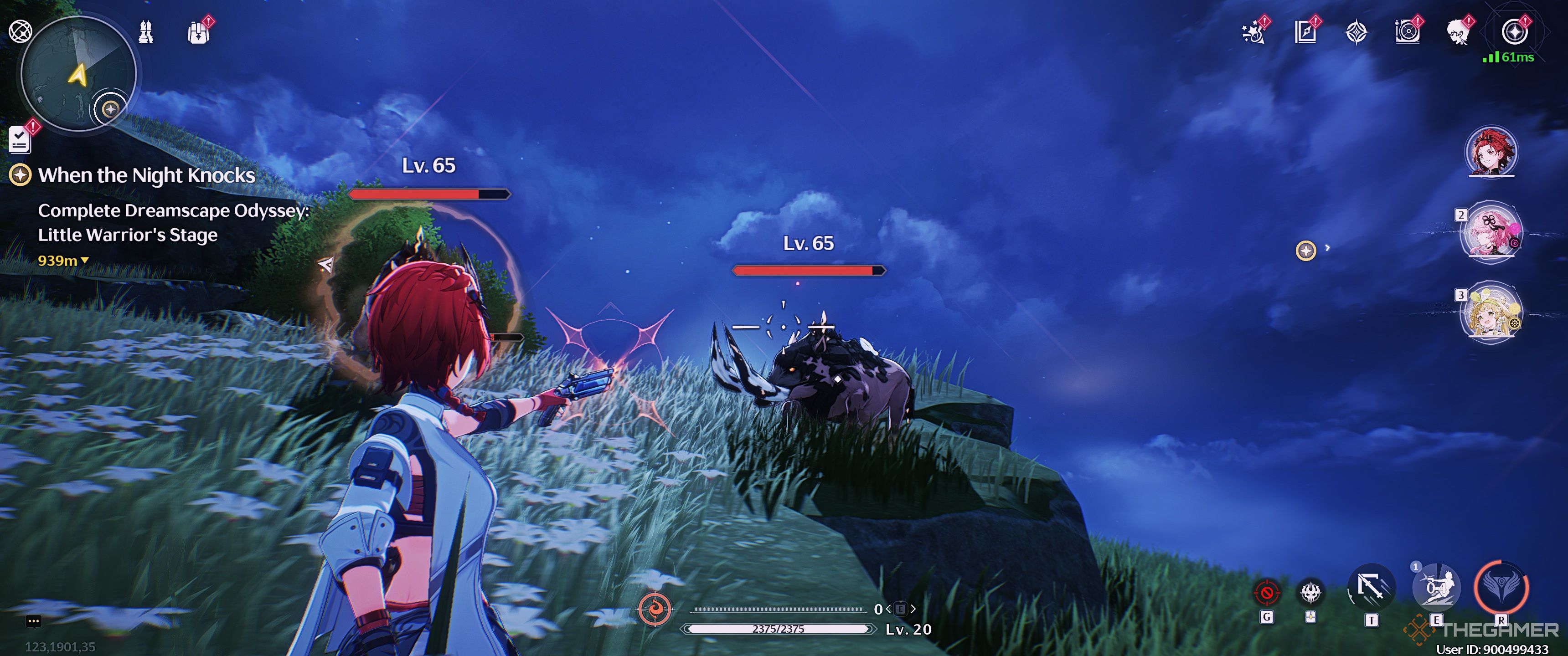Viewport: 1568px width, 656px height.
Task: Click the four-point star compass icon
Action: point(1356,32)
